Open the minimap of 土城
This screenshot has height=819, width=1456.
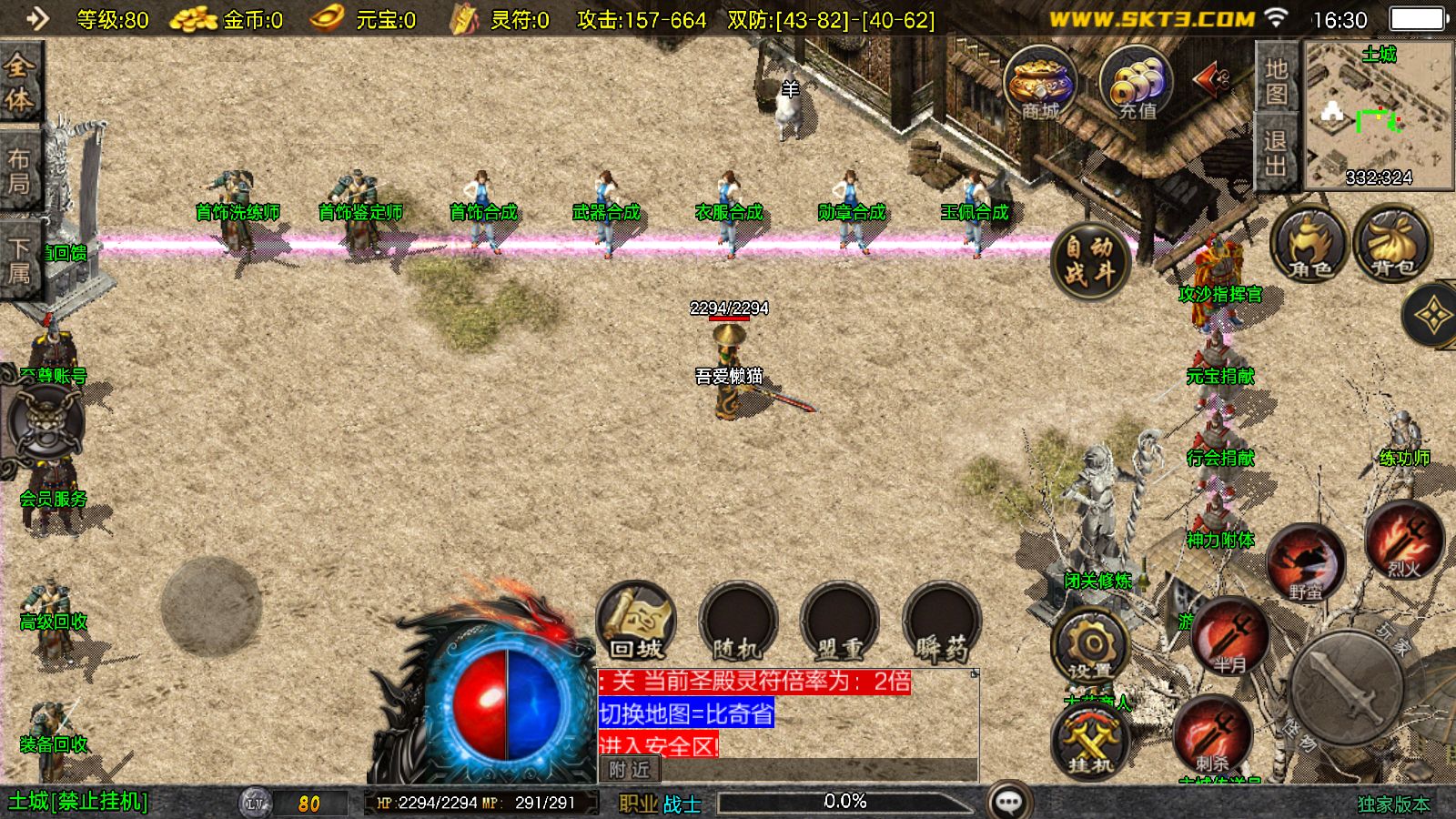click(x=1379, y=116)
